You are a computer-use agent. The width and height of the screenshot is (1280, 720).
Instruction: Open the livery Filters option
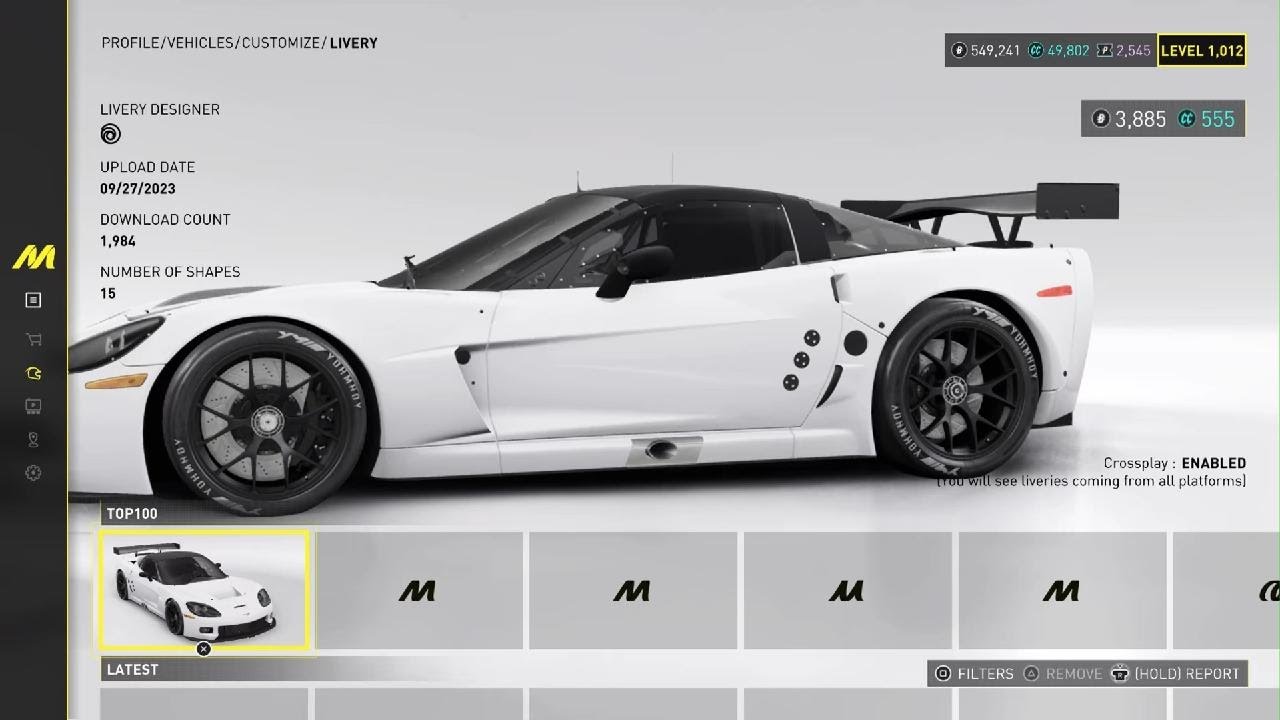pos(973,674)
